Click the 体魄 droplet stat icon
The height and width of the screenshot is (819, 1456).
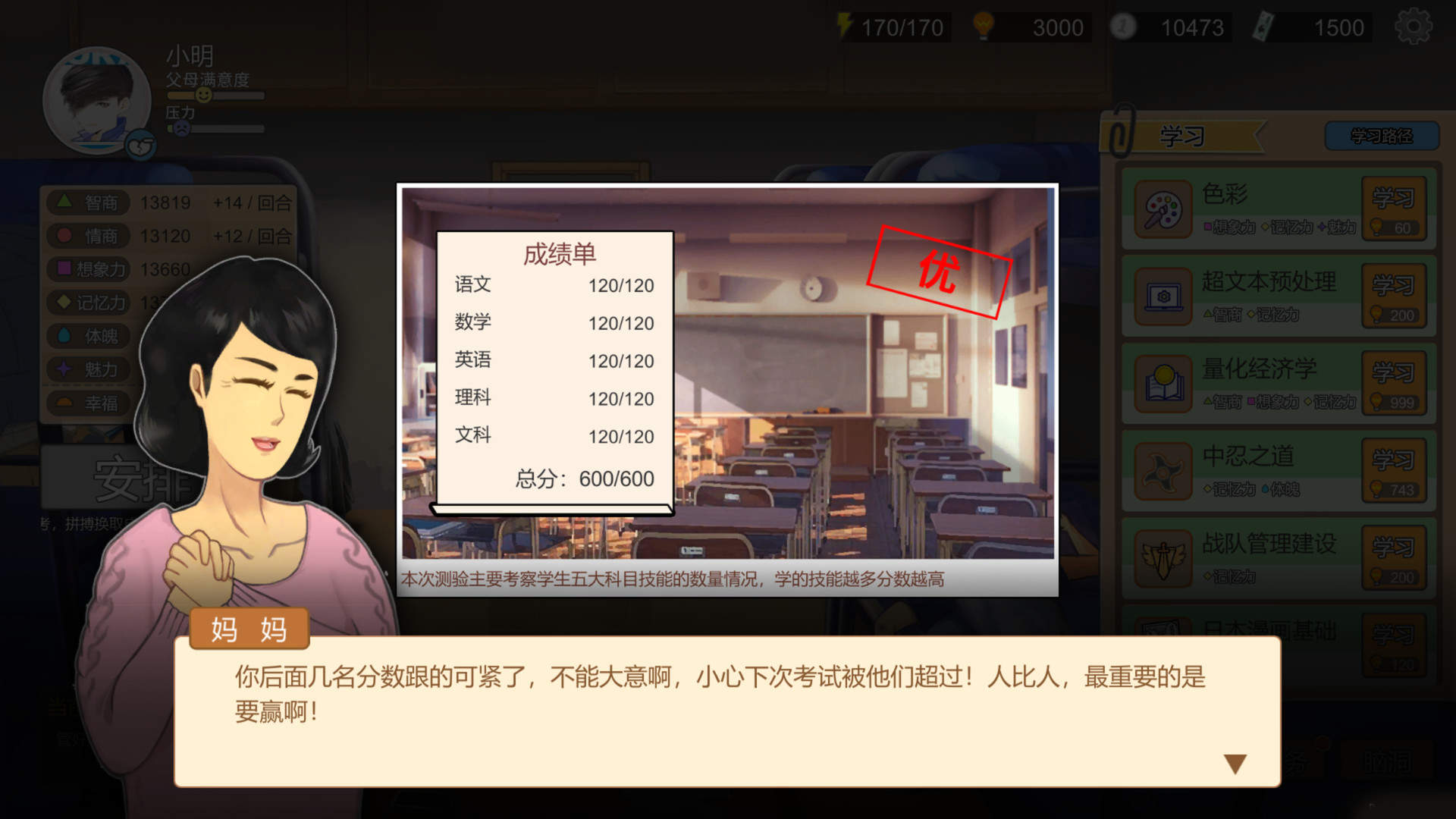(x=64, y=336)
